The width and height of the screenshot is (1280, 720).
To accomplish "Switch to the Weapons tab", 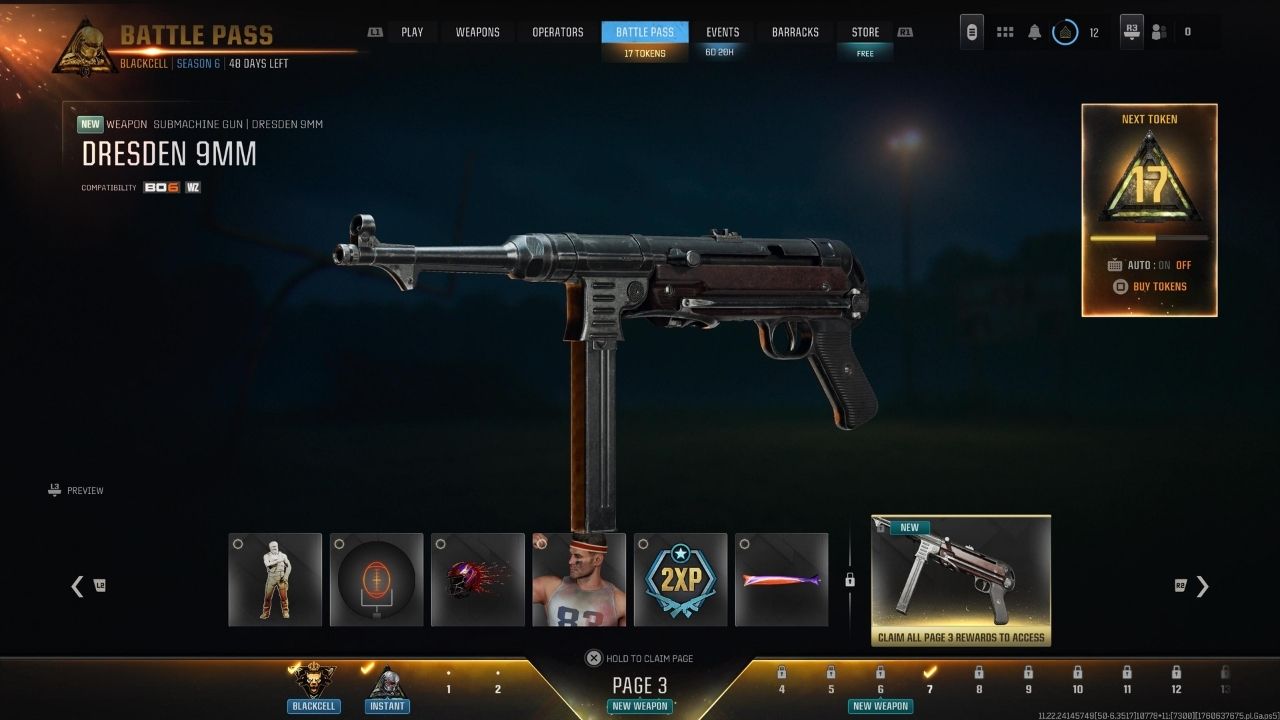I will [x=477, y=32].
